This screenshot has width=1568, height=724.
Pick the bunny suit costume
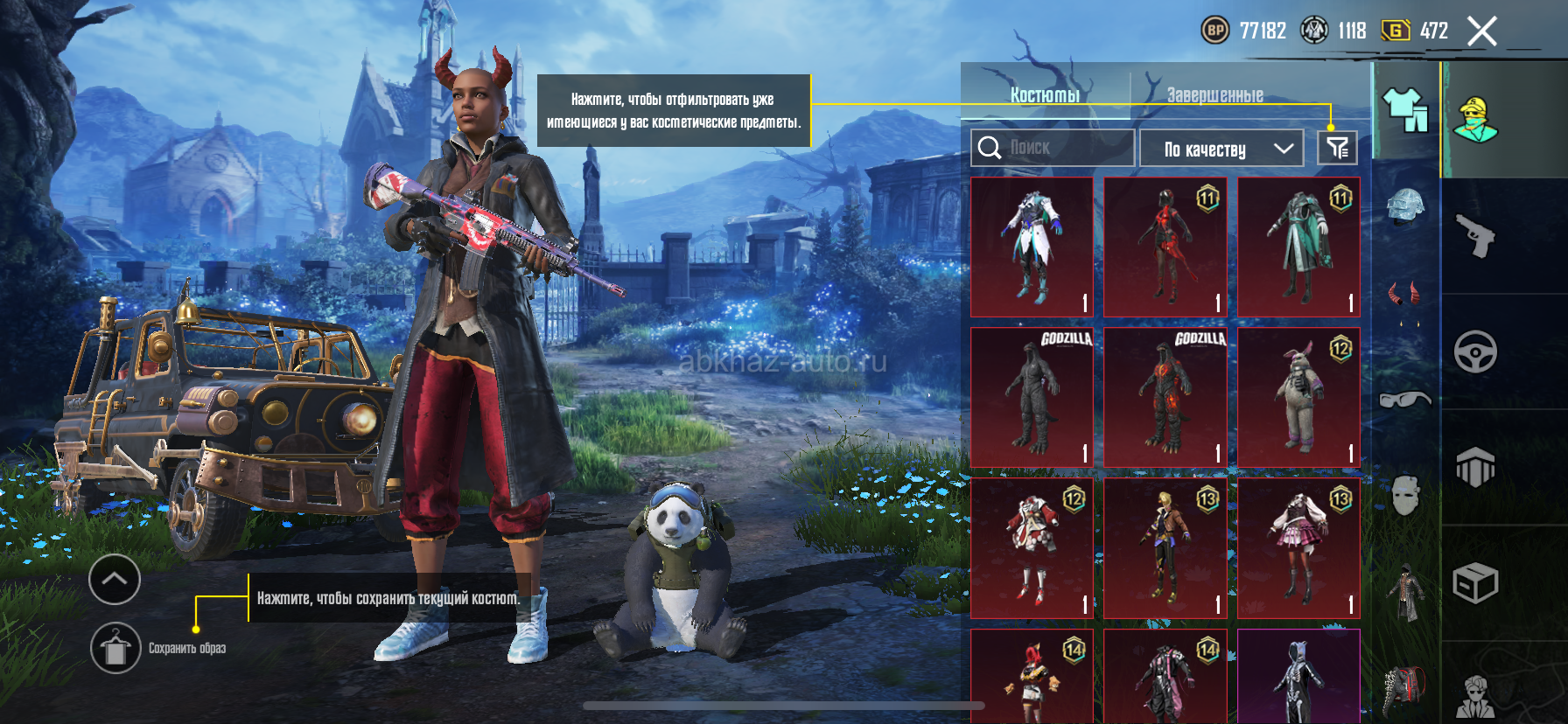point(1298,397)
